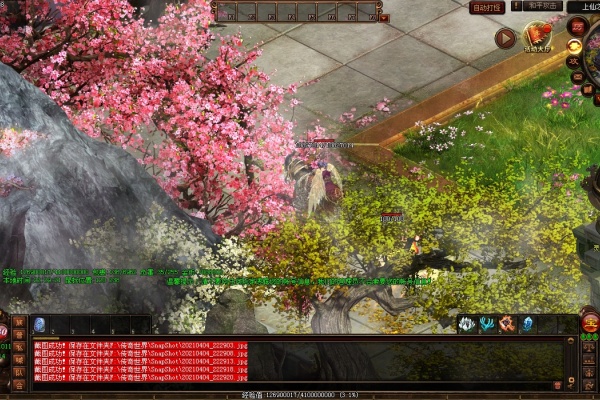Activate the orange flame ring skill

507,324
